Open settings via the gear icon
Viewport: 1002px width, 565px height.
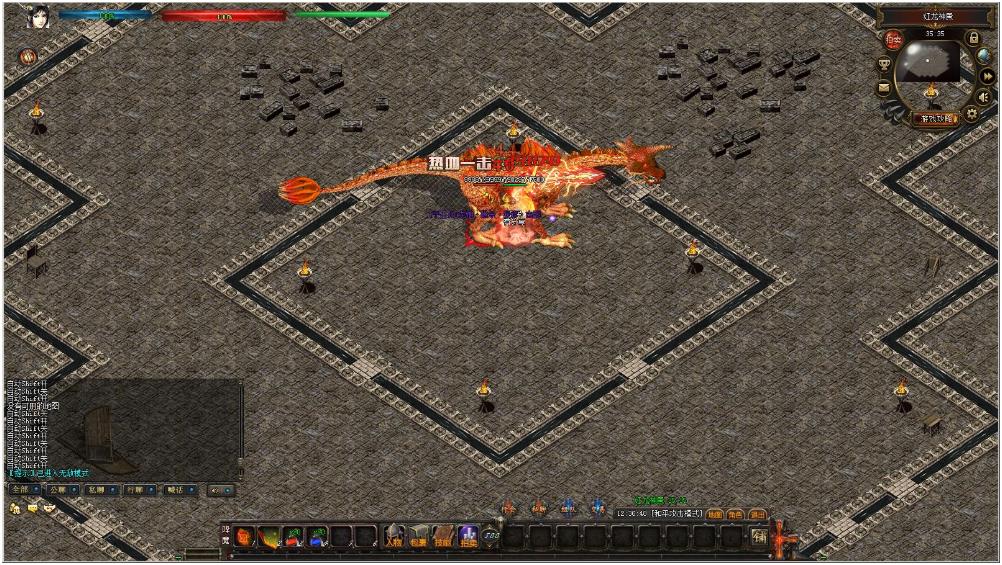[x=972, y=114]
